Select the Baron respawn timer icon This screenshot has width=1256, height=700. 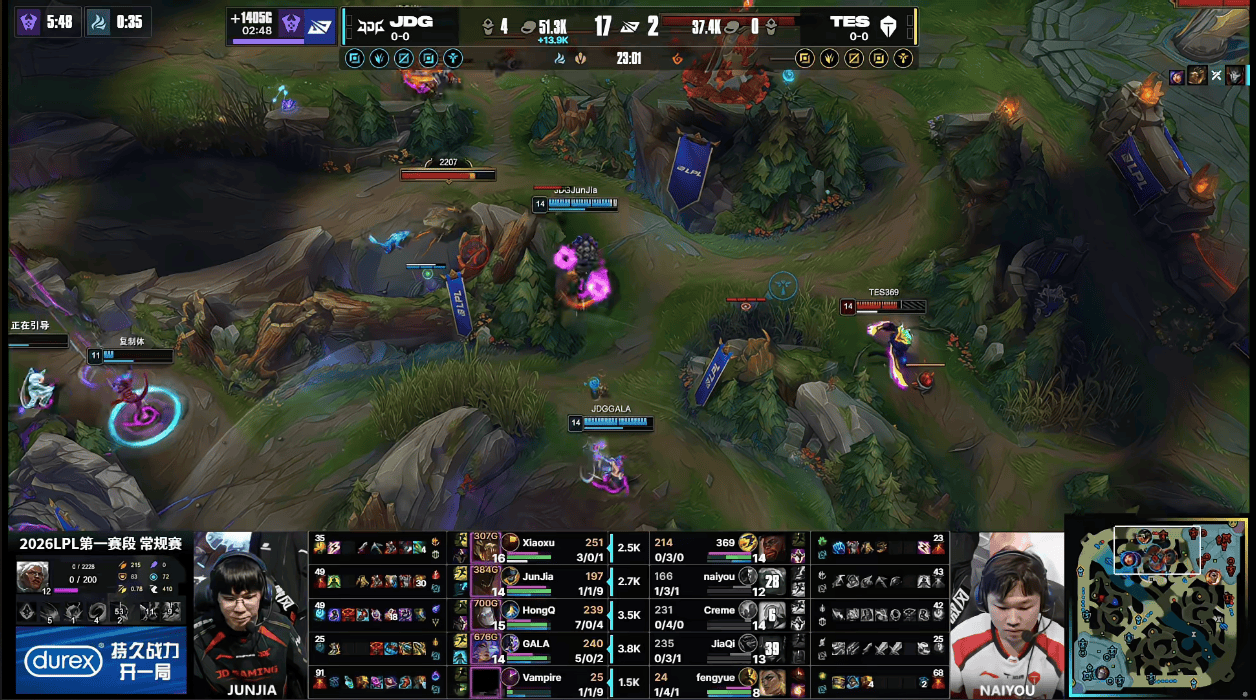[27, 21]
